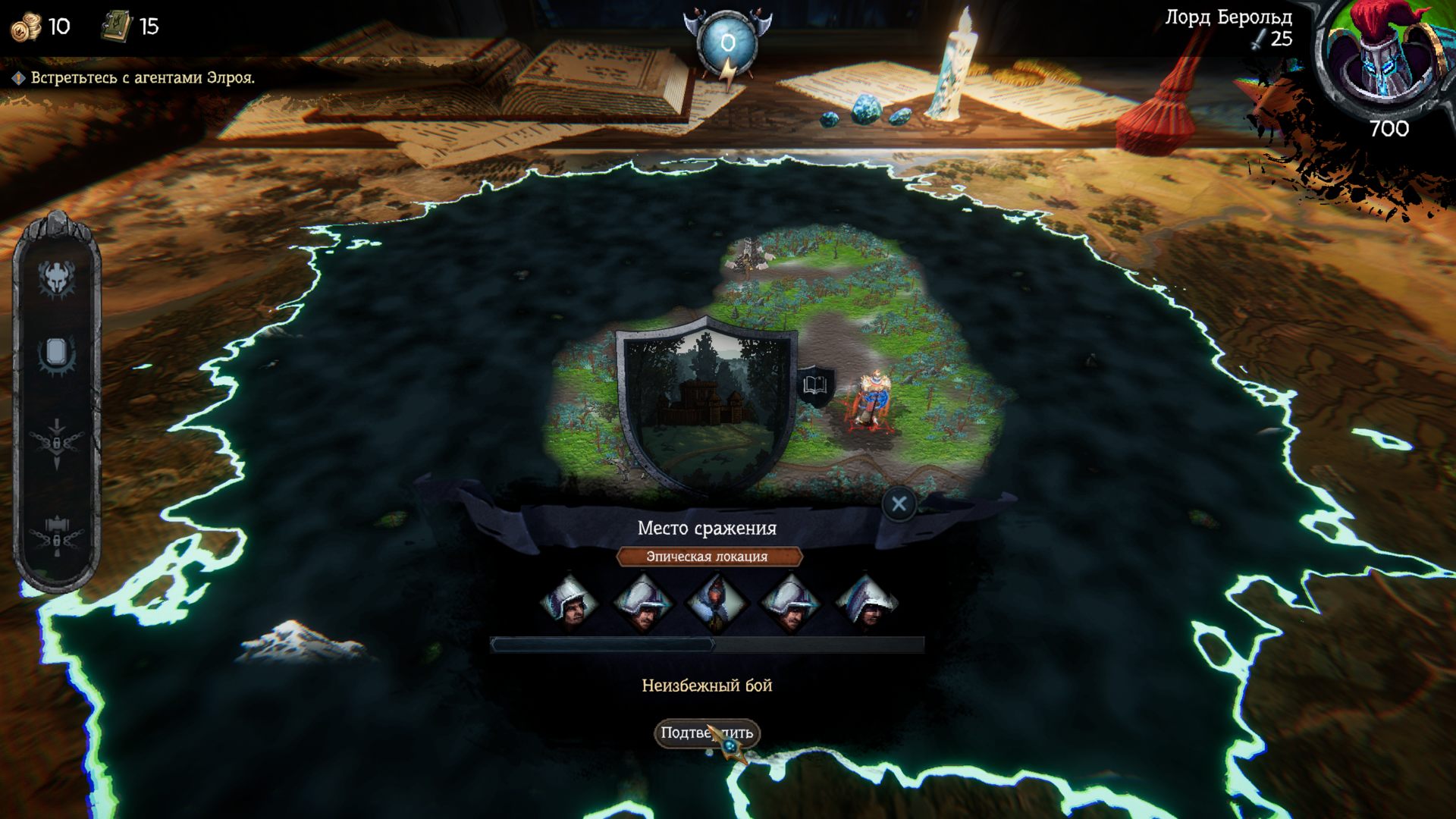The width and height of the screenshot is (1456, 819).
Task: Click the locked downward sword icon
Action: [x=56, y=443]
